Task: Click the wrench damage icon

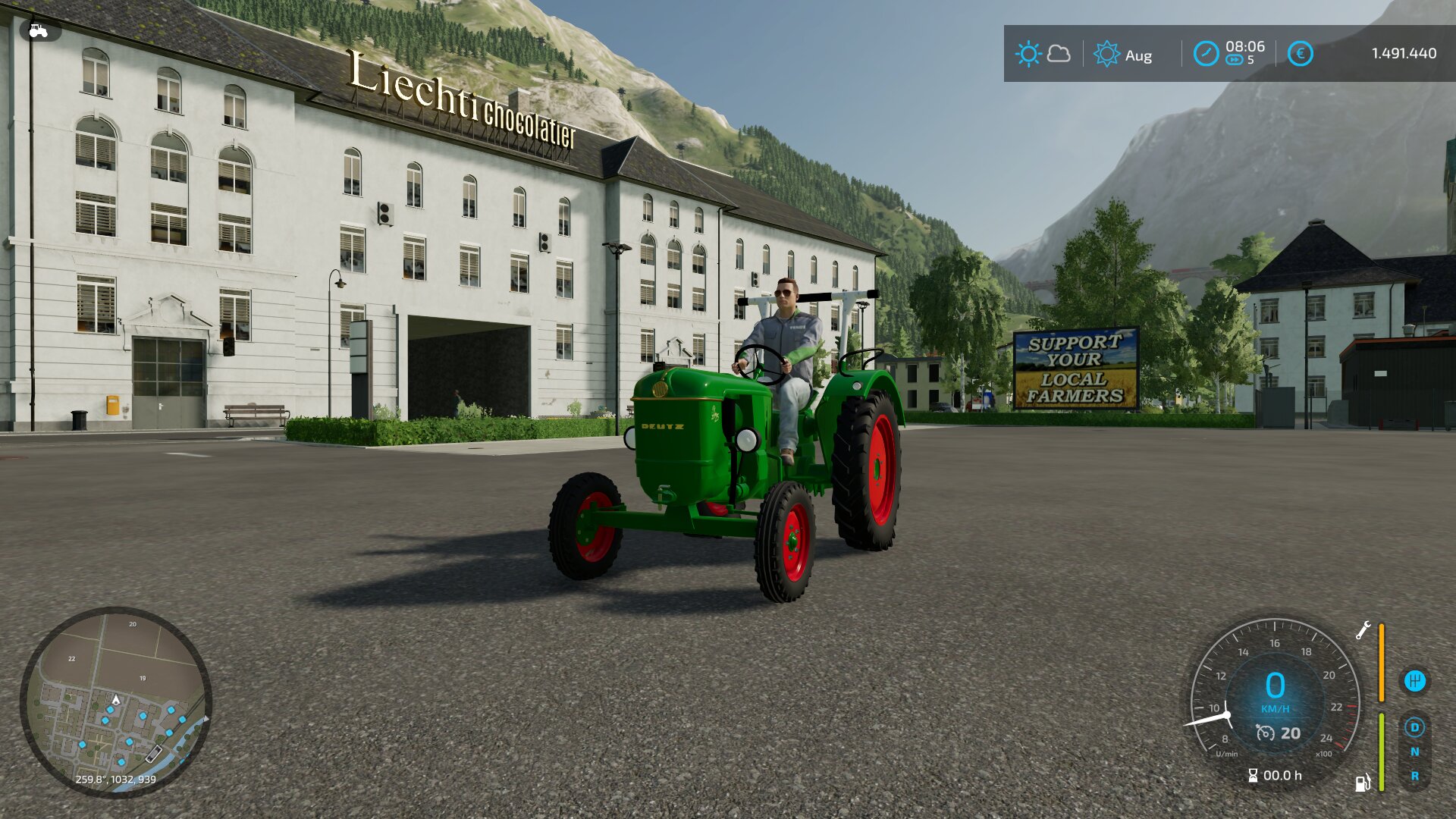Action: [1363, 631]
